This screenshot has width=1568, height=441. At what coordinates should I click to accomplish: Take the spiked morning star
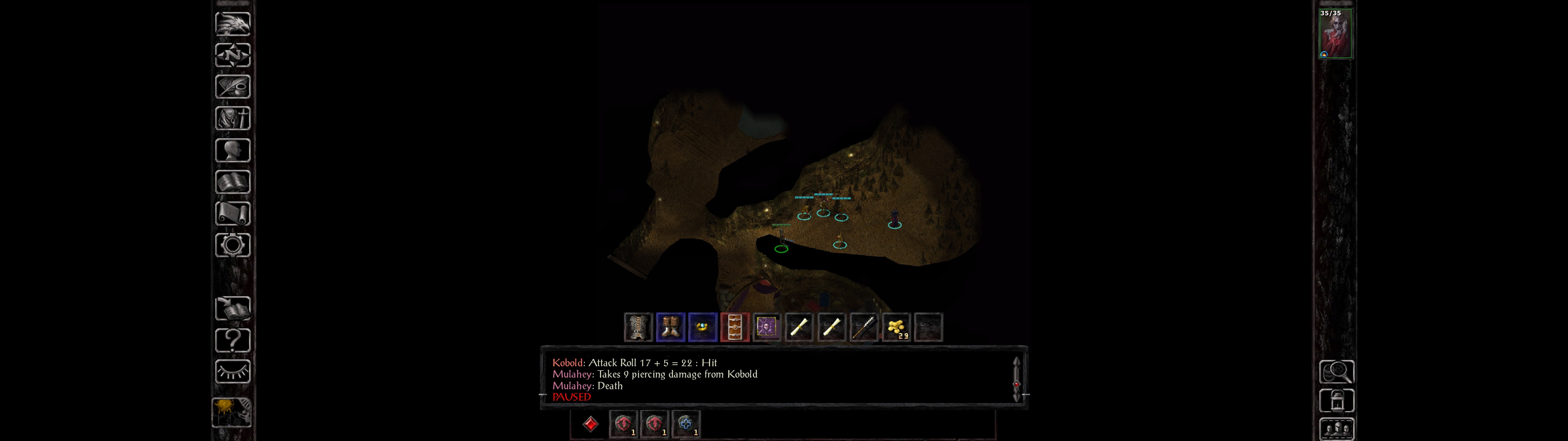864,328
